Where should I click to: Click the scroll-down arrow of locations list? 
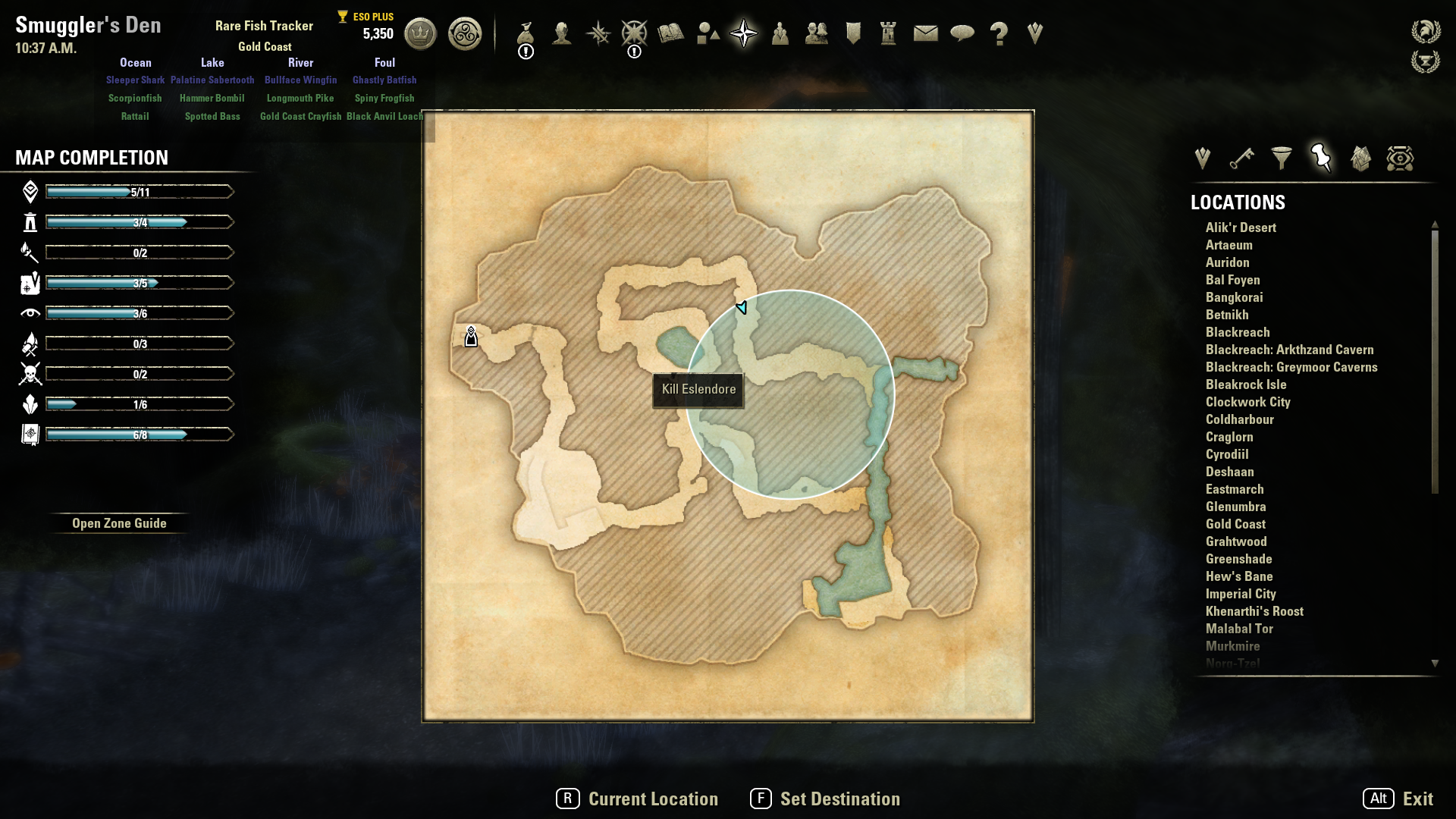[x=1435, y=664]
